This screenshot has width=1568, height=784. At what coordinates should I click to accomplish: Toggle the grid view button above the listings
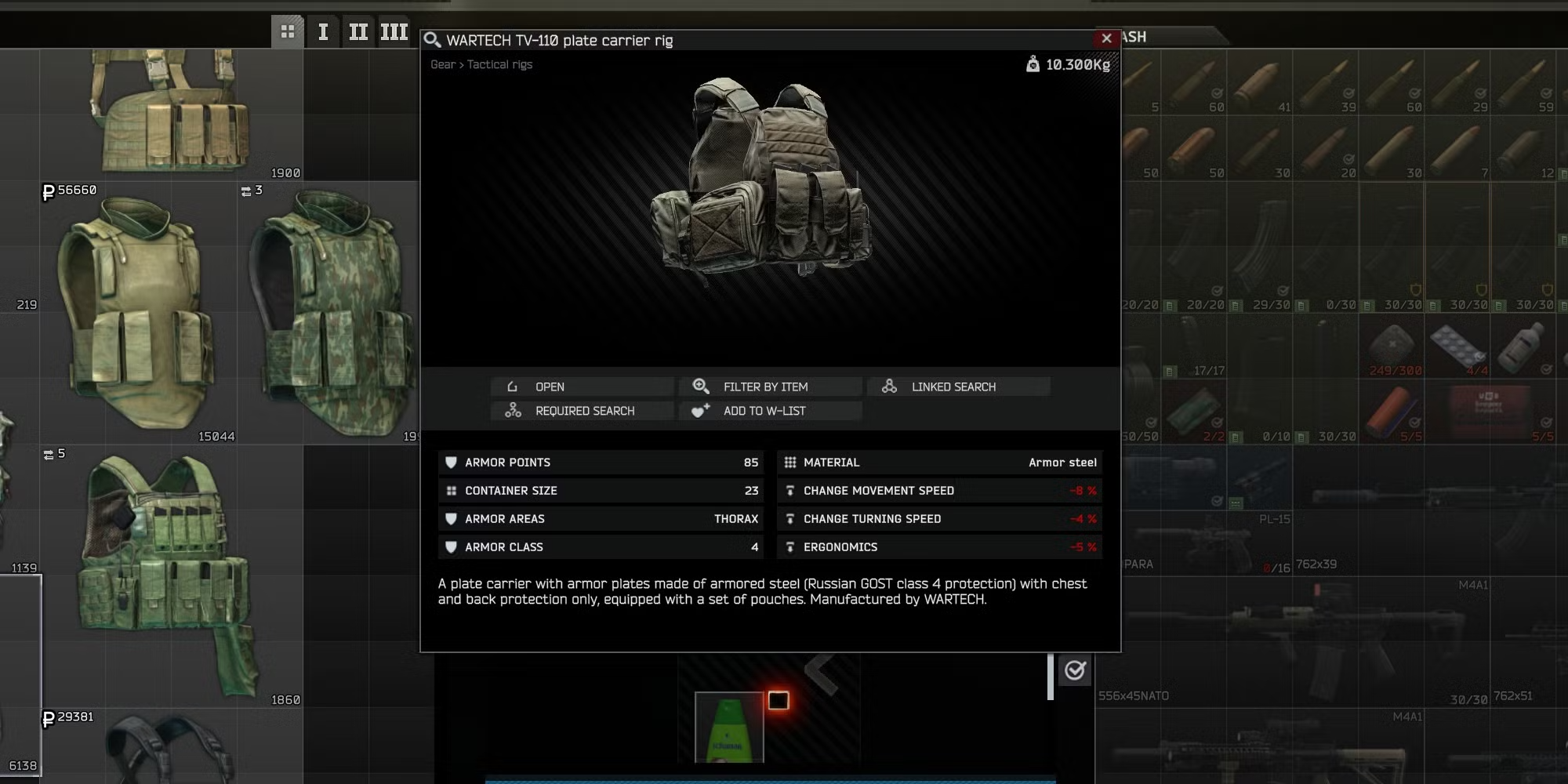pyautogui.click(x=288, y=31)
